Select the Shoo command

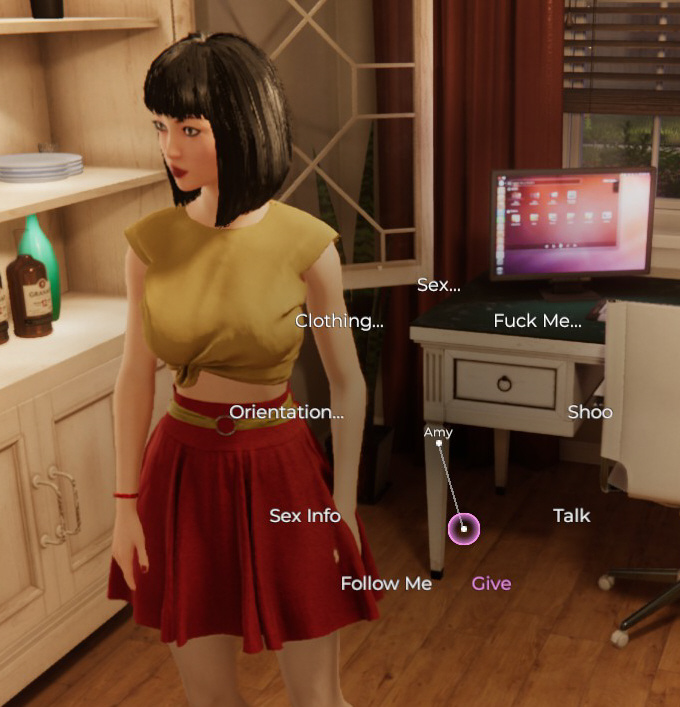point(590,412)
